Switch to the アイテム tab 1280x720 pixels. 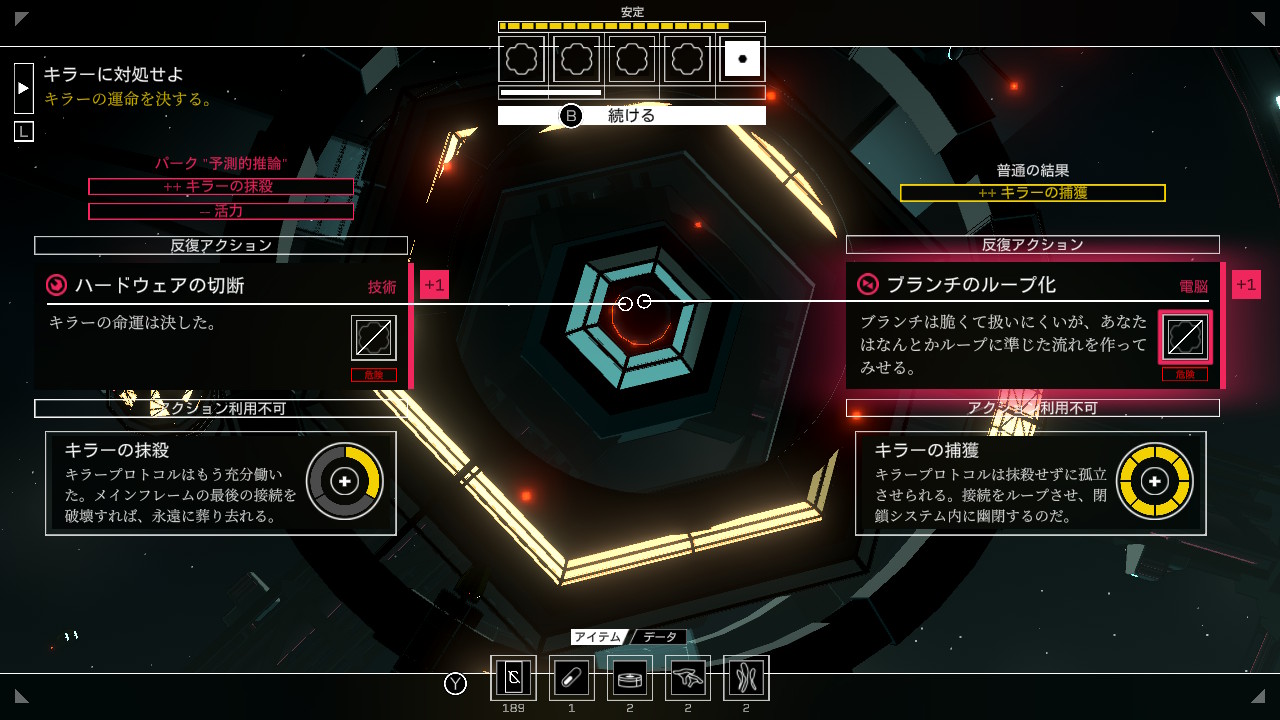[x=597, y=637]
